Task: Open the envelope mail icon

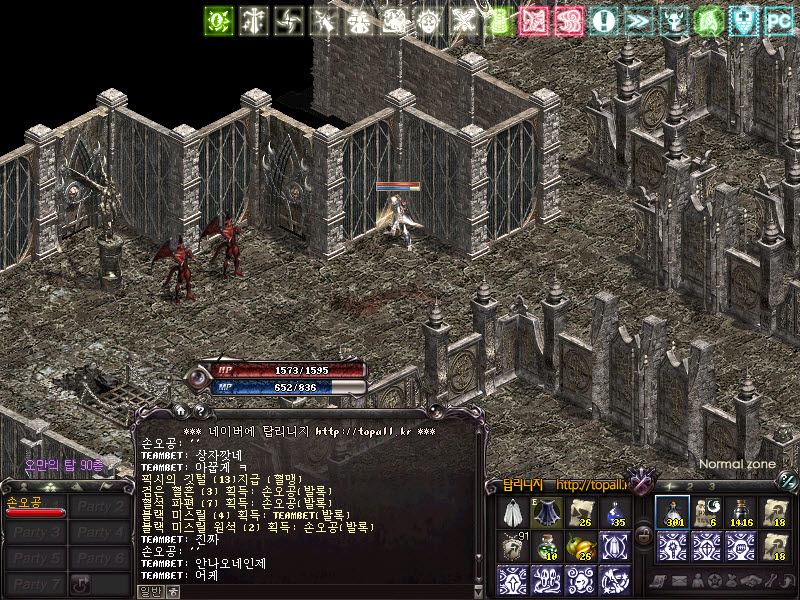Action: pyautogui.click(x=680, y=581)
